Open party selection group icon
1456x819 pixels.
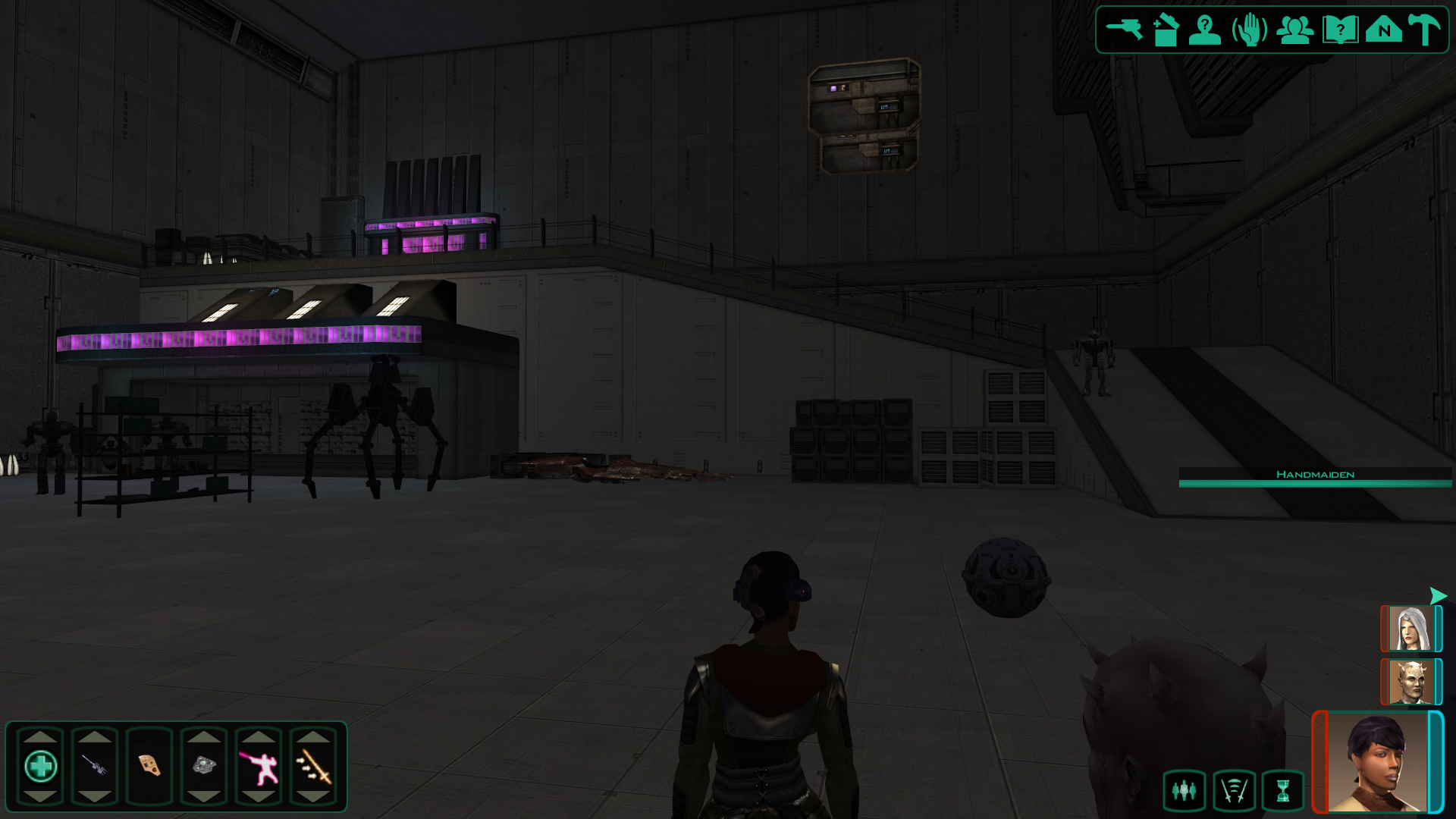[1294, 30]
